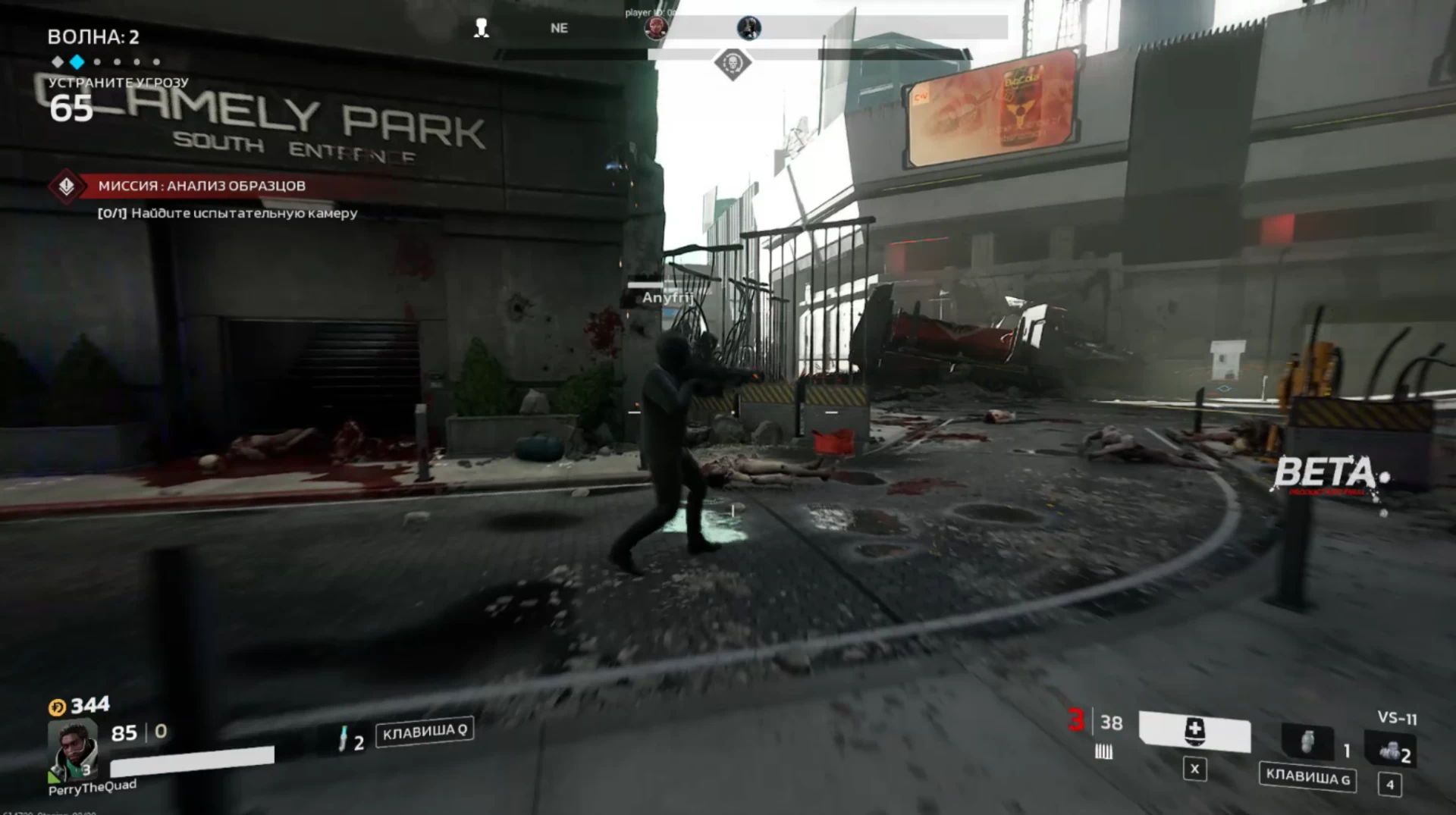Click the trader figure icon on compass

click(481, 29)
